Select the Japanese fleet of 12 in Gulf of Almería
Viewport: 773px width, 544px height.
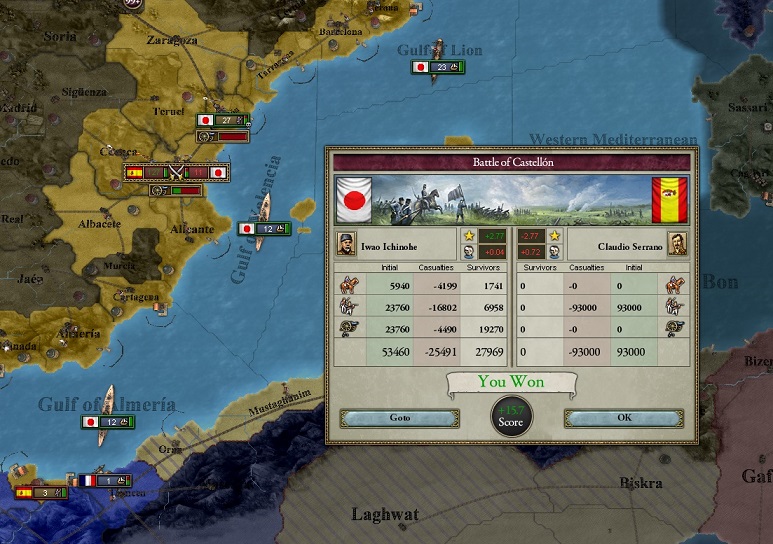106,422
